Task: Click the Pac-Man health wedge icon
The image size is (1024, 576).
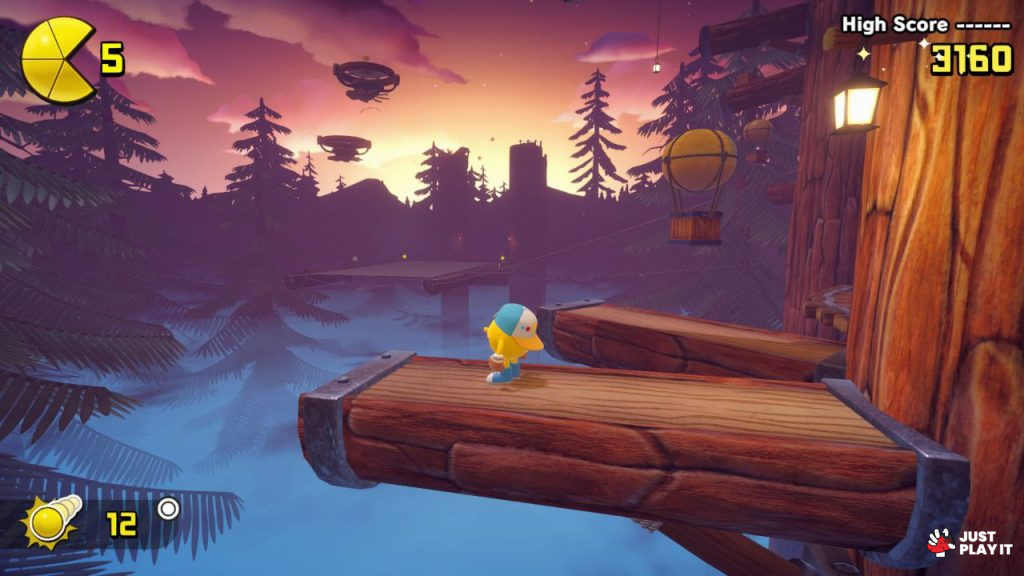Action: click(x=57, y=59)
